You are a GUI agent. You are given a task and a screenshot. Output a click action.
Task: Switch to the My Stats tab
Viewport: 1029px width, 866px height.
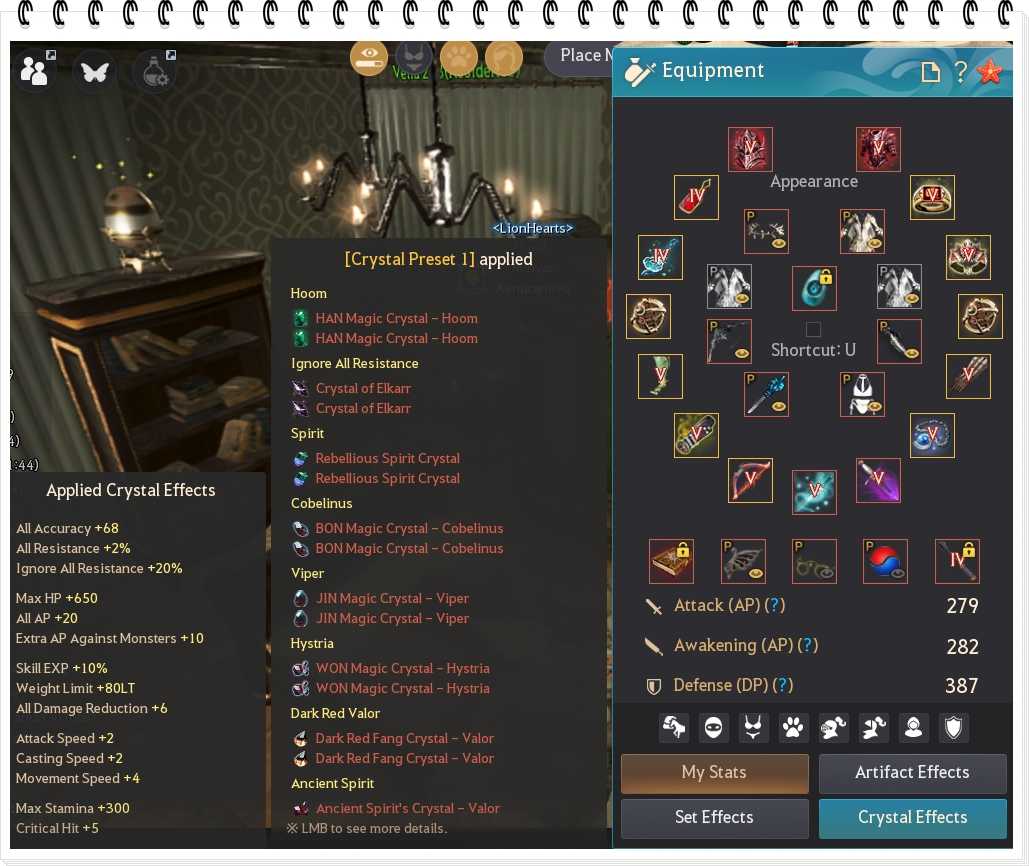(x=714, y=773)
